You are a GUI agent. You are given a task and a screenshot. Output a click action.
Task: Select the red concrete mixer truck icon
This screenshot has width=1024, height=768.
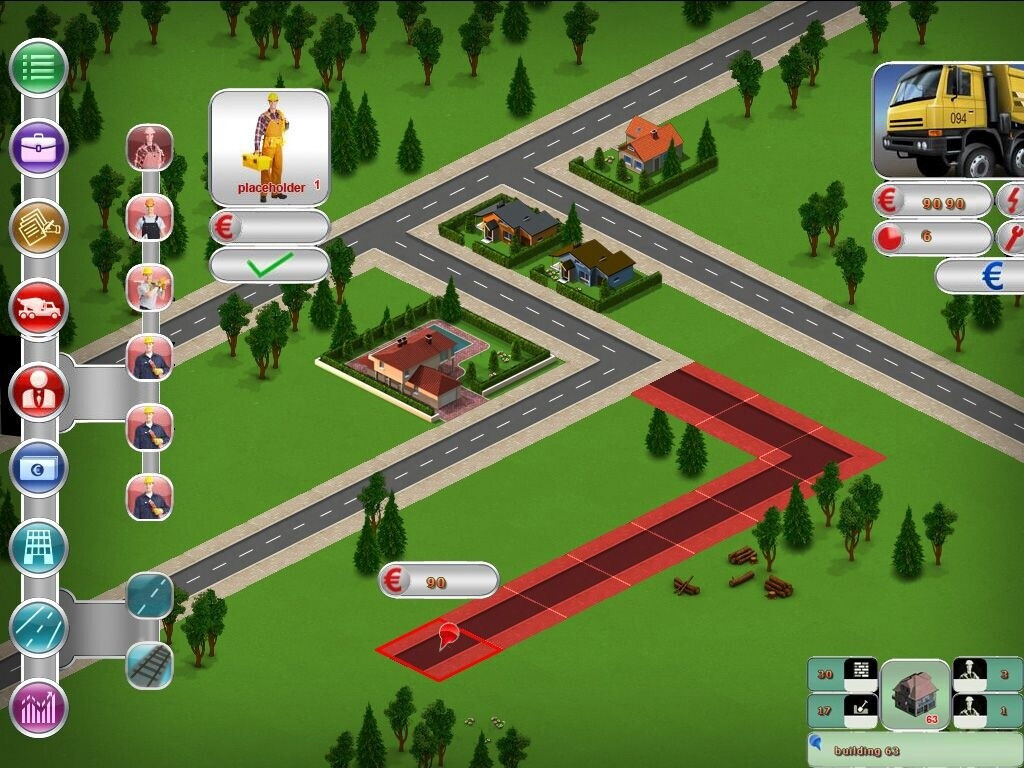(38, 308)
